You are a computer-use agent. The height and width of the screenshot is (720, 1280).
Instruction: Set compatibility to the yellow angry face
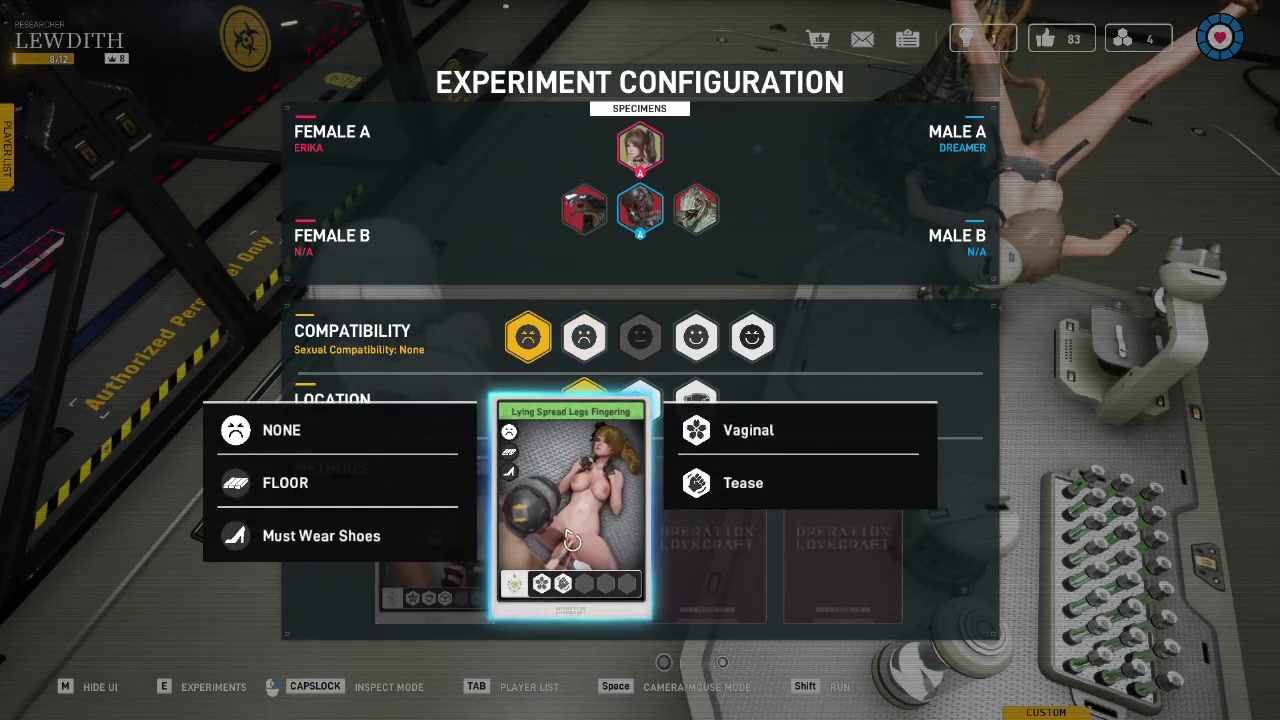[x=528, y=338]
